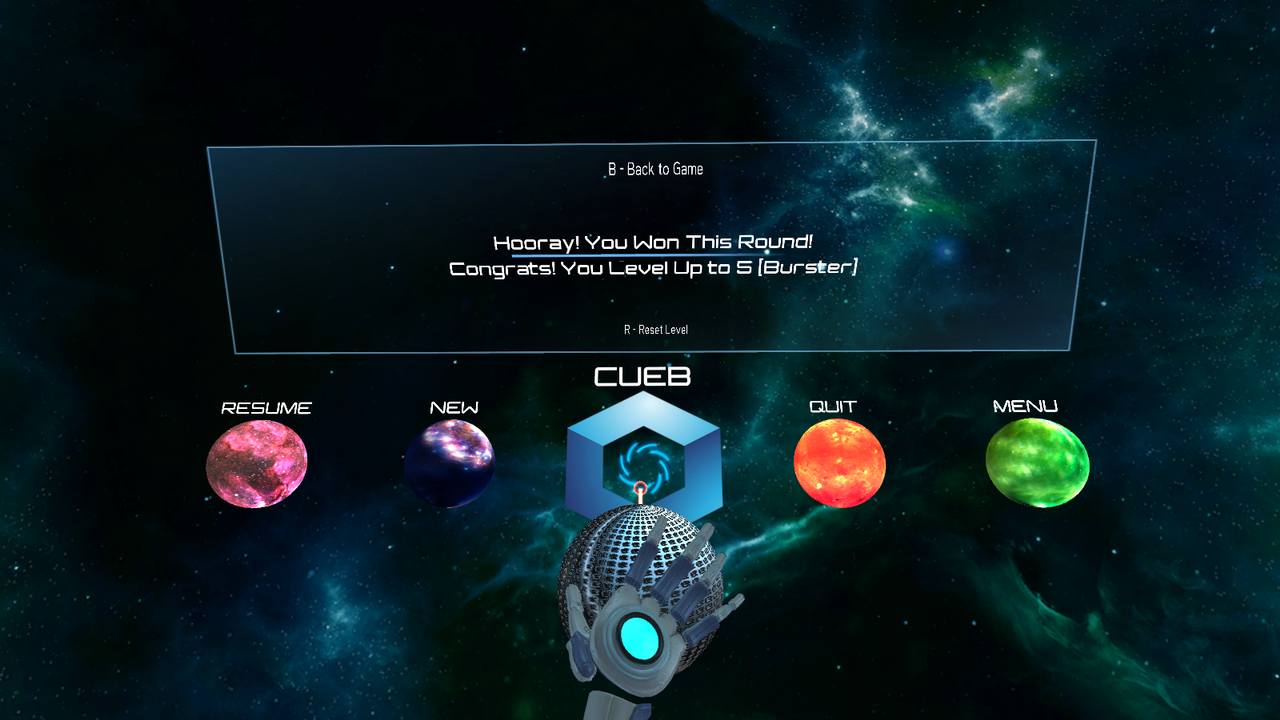Activate the red QUIT planet
Viewport: 1280px width, 720px height.
[x=839, y=463]
